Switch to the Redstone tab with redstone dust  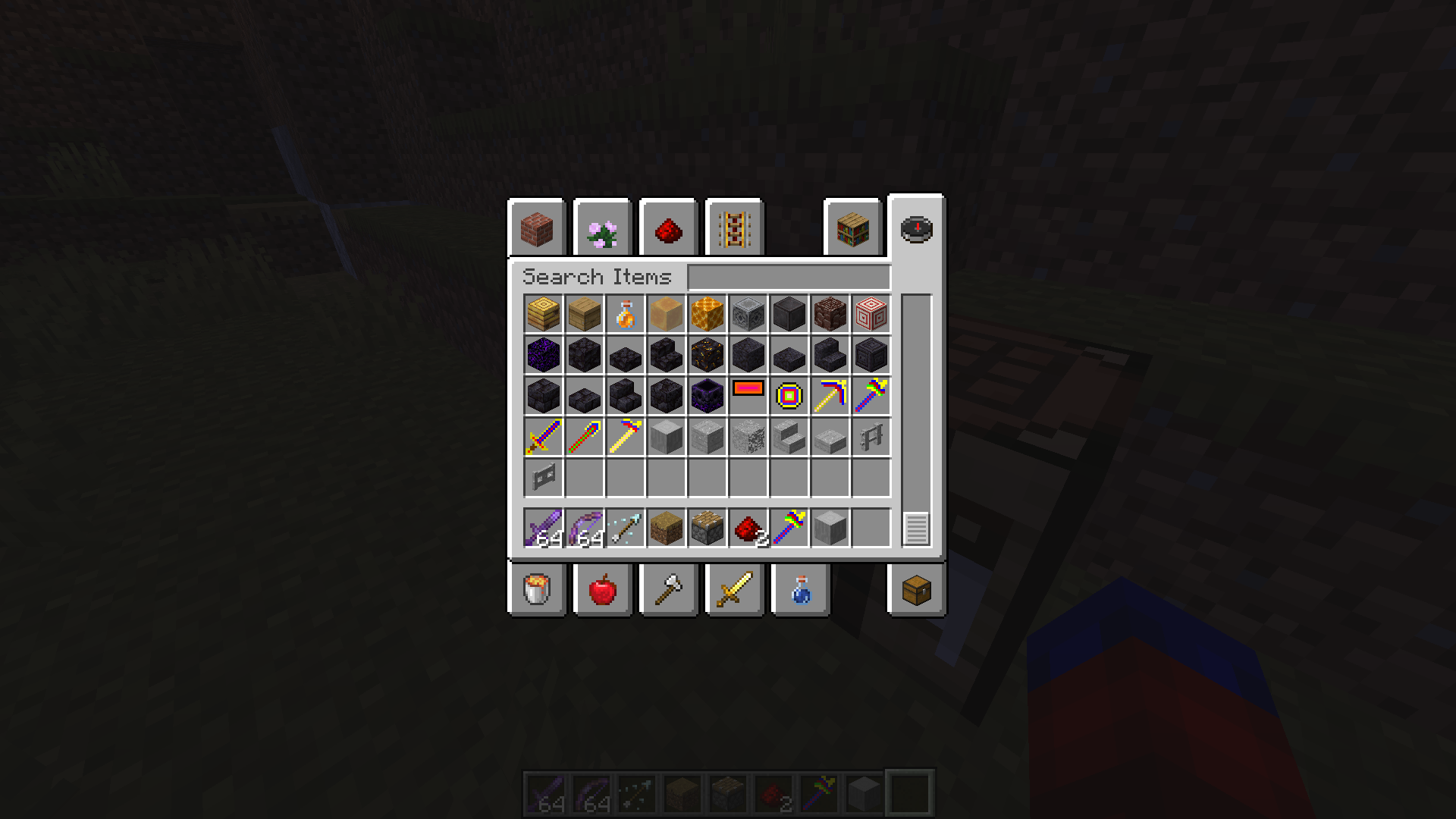click(x=667, y=227)
